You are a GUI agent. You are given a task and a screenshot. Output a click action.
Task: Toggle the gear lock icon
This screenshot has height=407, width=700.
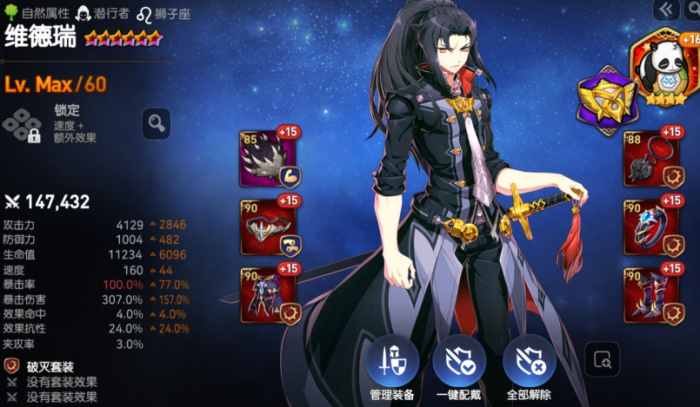tap(21, 127)
